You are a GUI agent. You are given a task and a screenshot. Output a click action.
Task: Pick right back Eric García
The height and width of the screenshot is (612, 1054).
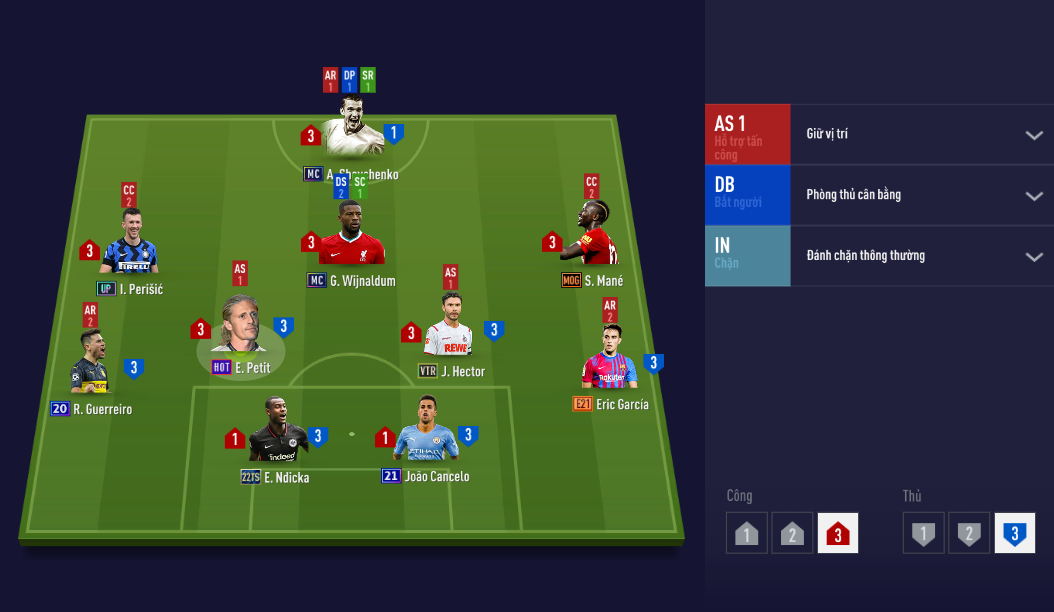pos(610,360)
